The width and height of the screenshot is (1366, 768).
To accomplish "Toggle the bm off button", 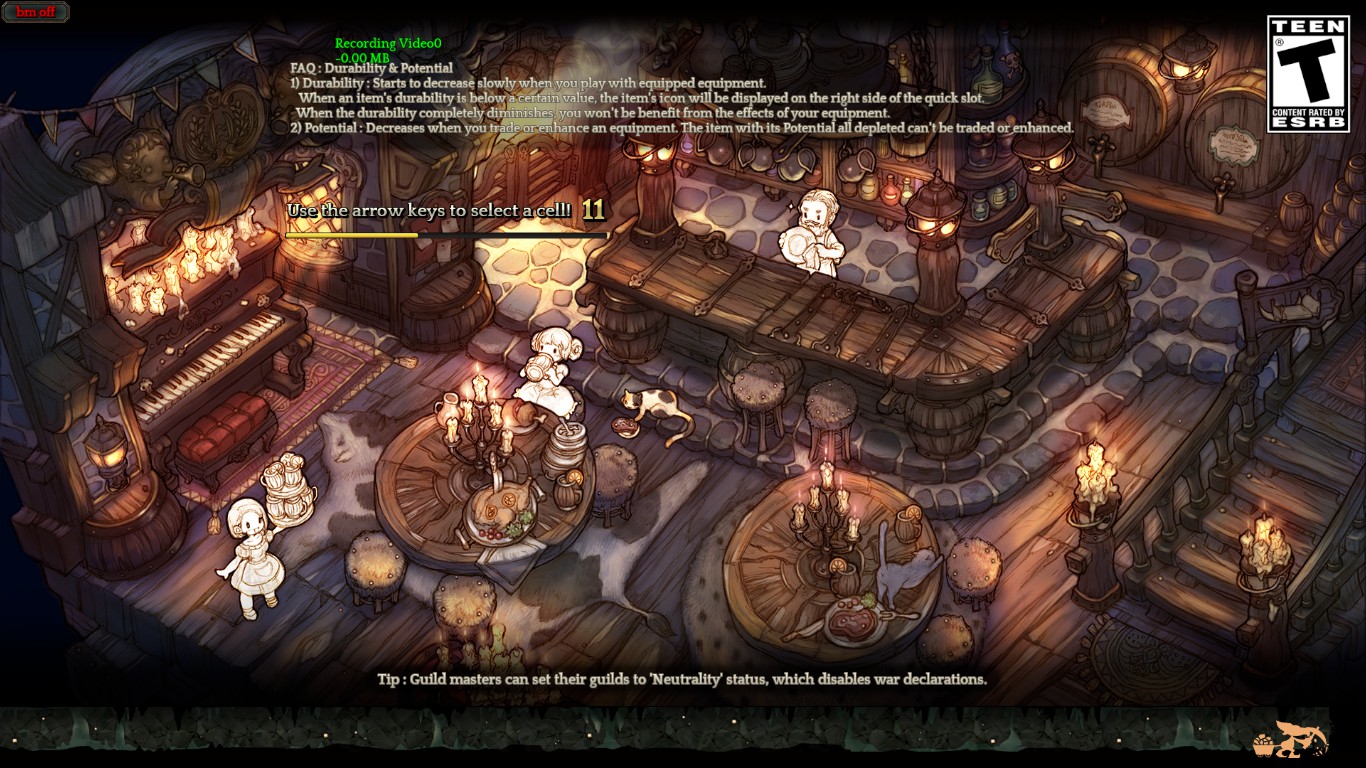I will (x=36, y=13).
